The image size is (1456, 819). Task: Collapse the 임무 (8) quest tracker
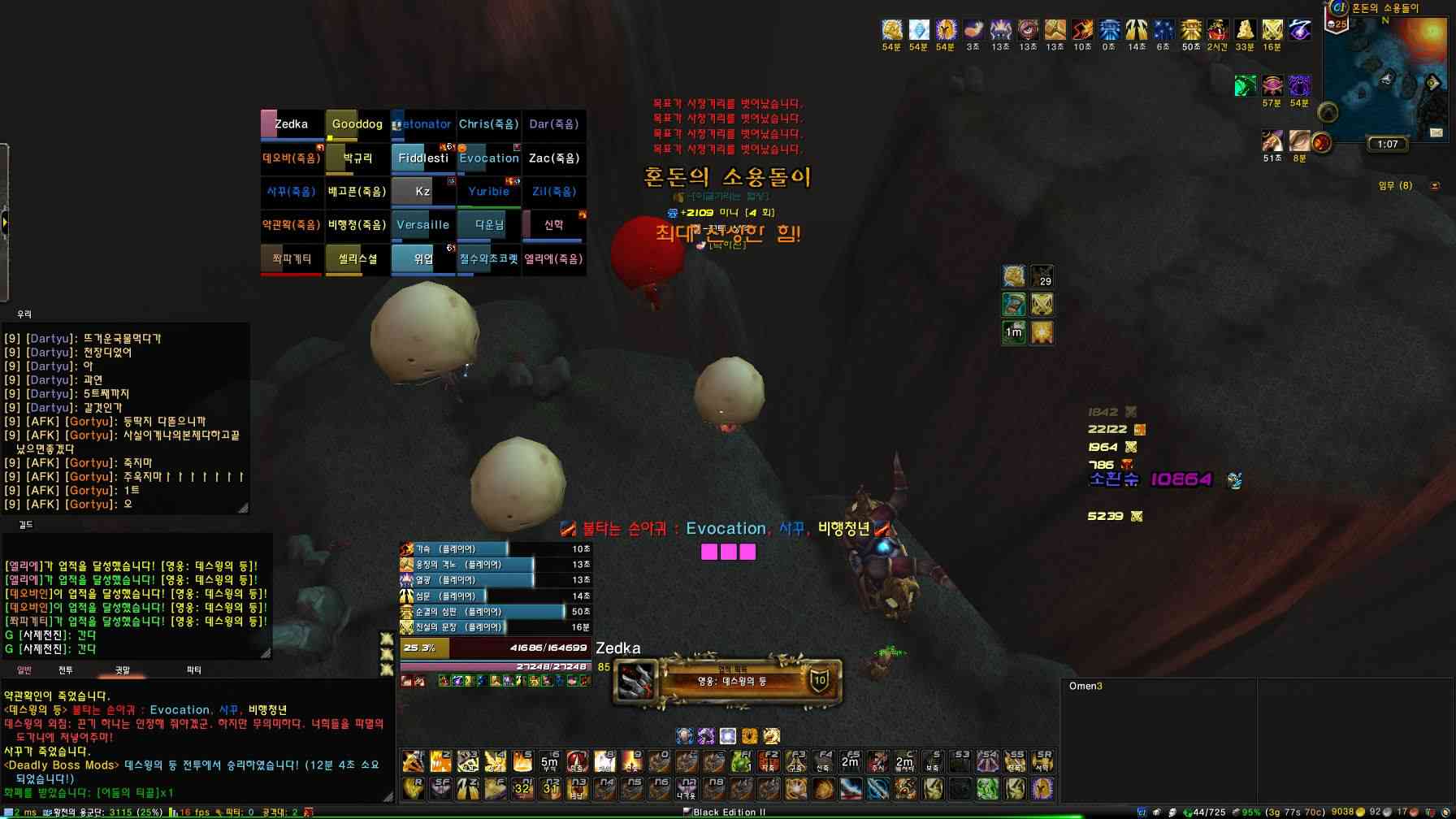[x=1435, y=186]
